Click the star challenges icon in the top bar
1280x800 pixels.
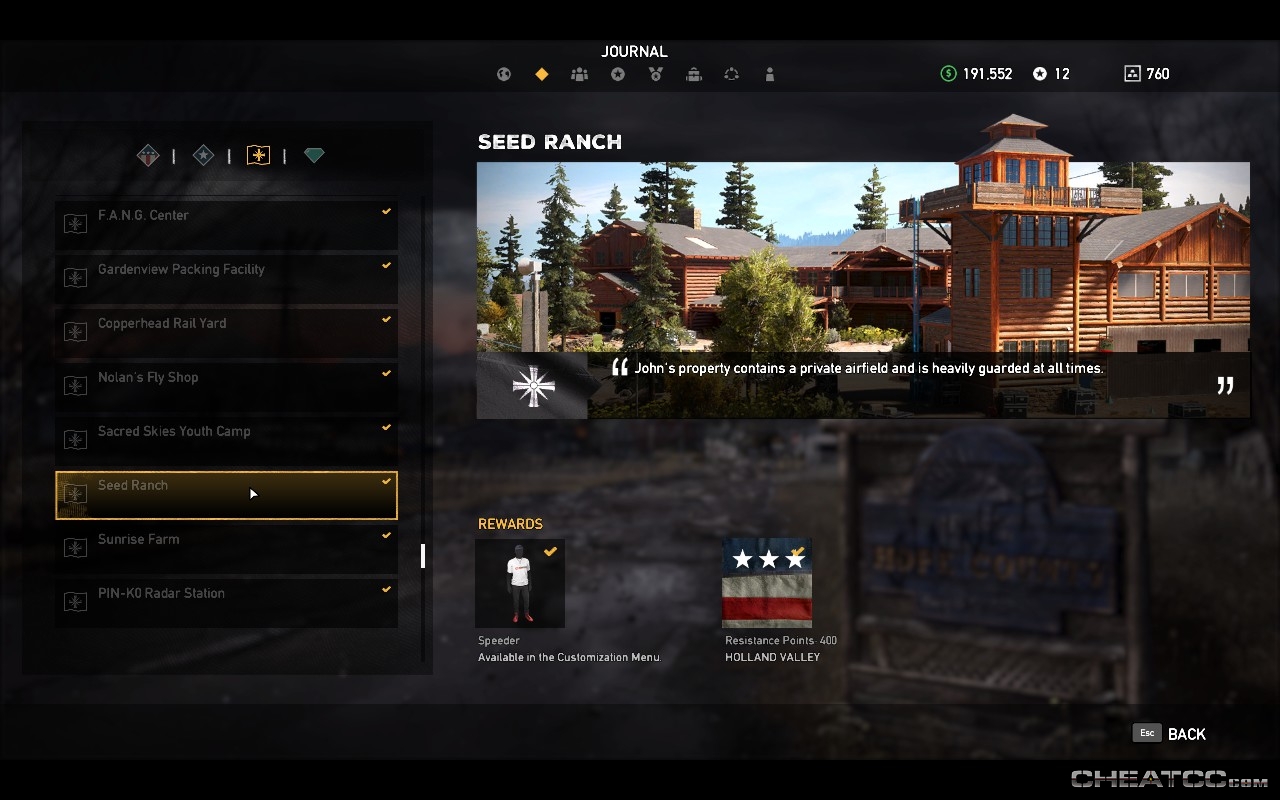tap(617, 73)
